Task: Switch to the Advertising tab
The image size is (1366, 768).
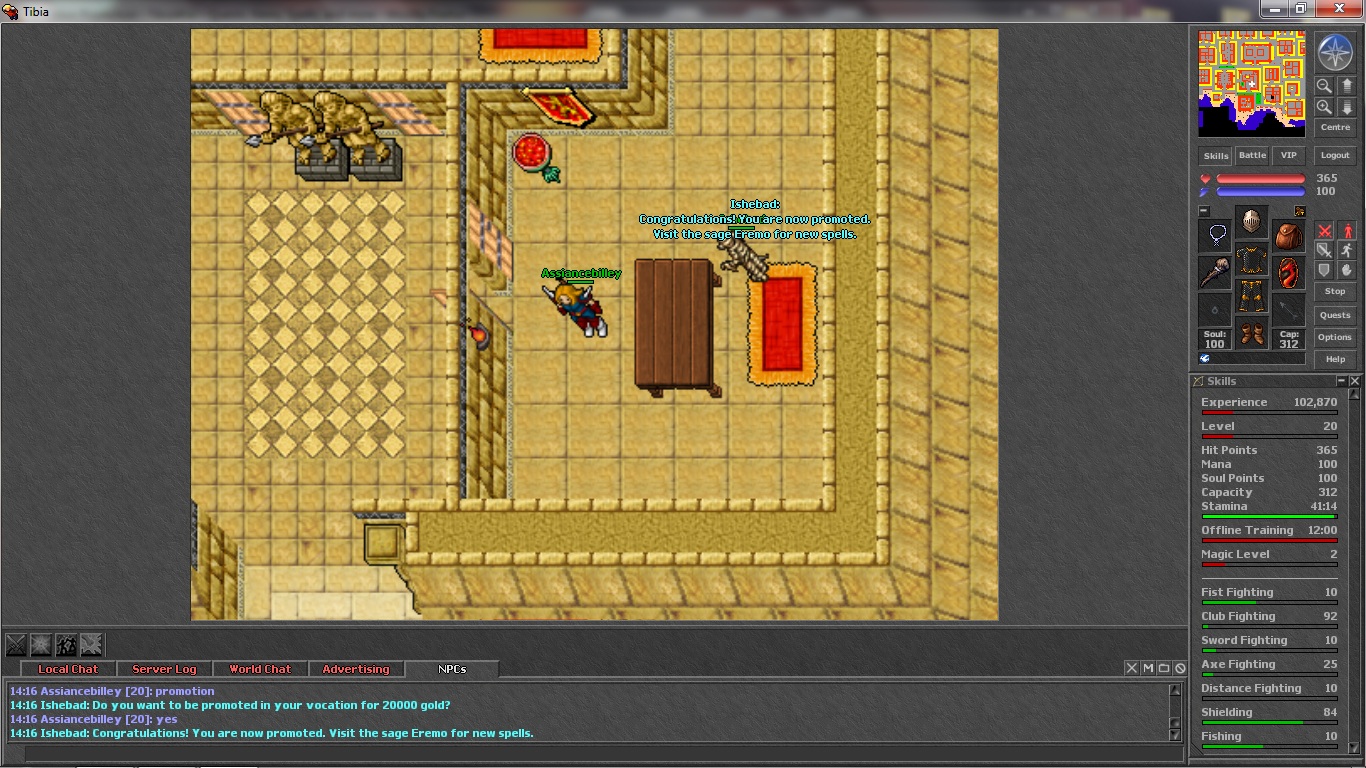Action: coord(356,669)
